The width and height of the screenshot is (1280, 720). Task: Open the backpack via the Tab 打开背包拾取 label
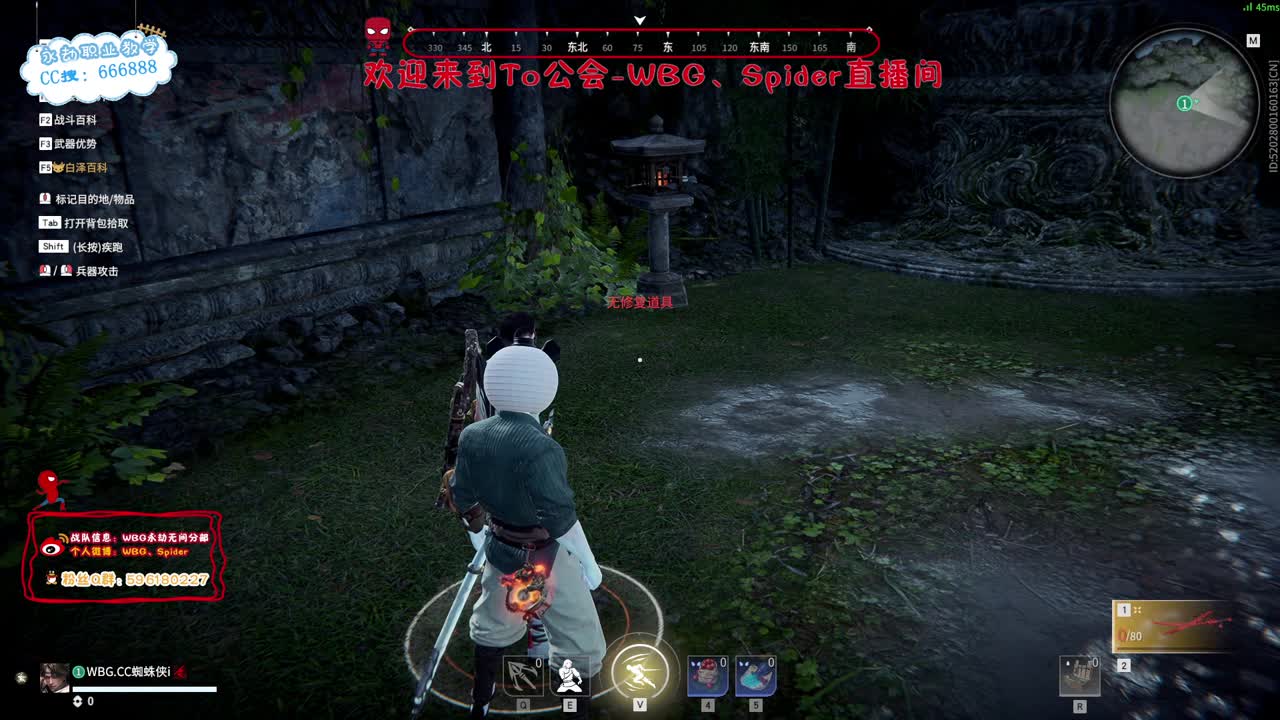[x=80, y=222]
